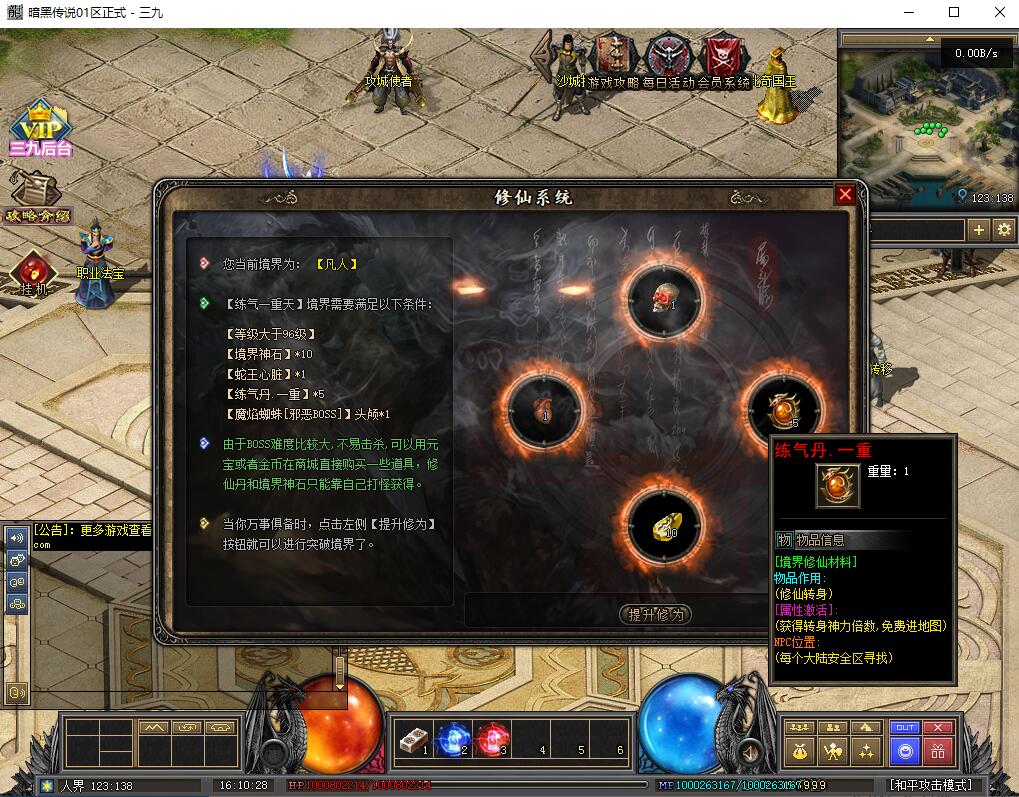Close the 修仙系统 cultivation window
Viewport: 1019px width, 797px height.
coord(845,194)
